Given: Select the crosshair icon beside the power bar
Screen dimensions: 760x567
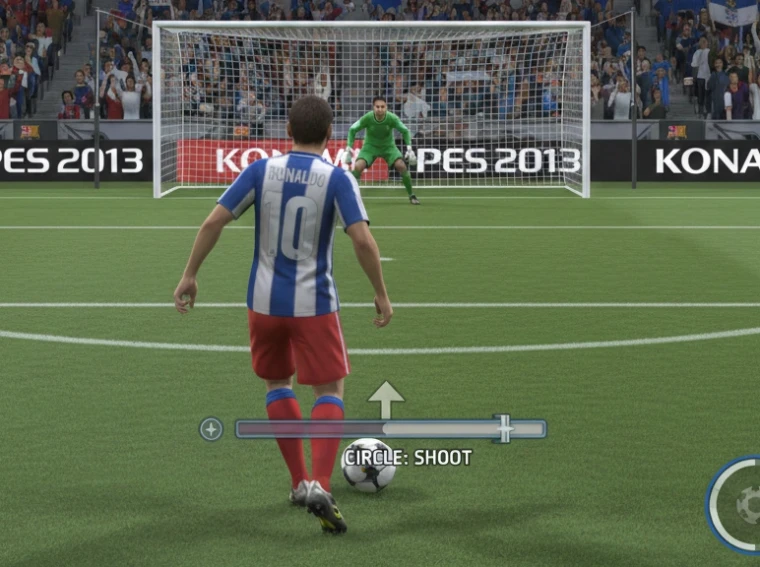Looking at the screenshot, I should (211, 429).
